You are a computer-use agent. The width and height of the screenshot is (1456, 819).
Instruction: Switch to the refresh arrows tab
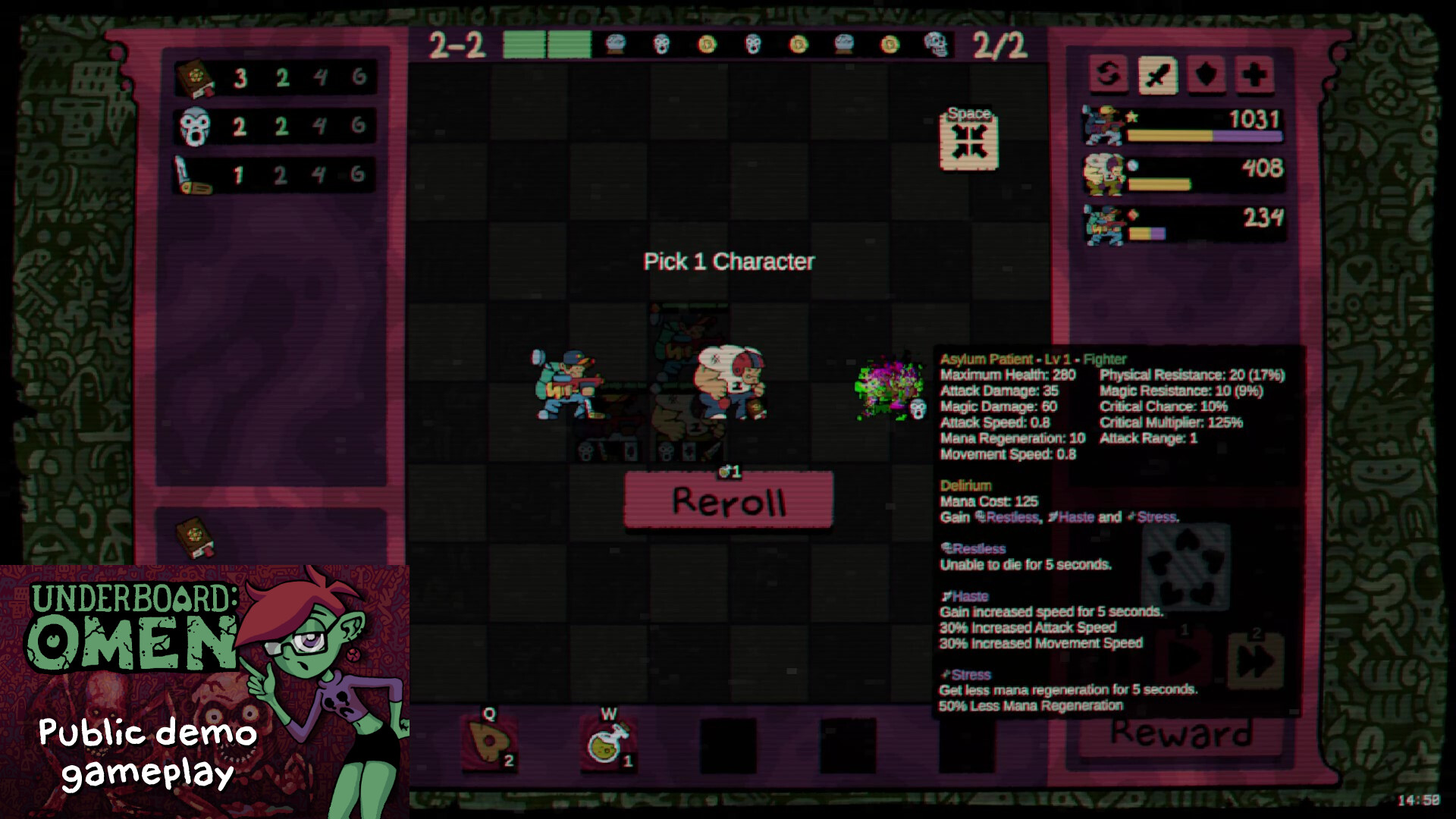click(1108, 75)
